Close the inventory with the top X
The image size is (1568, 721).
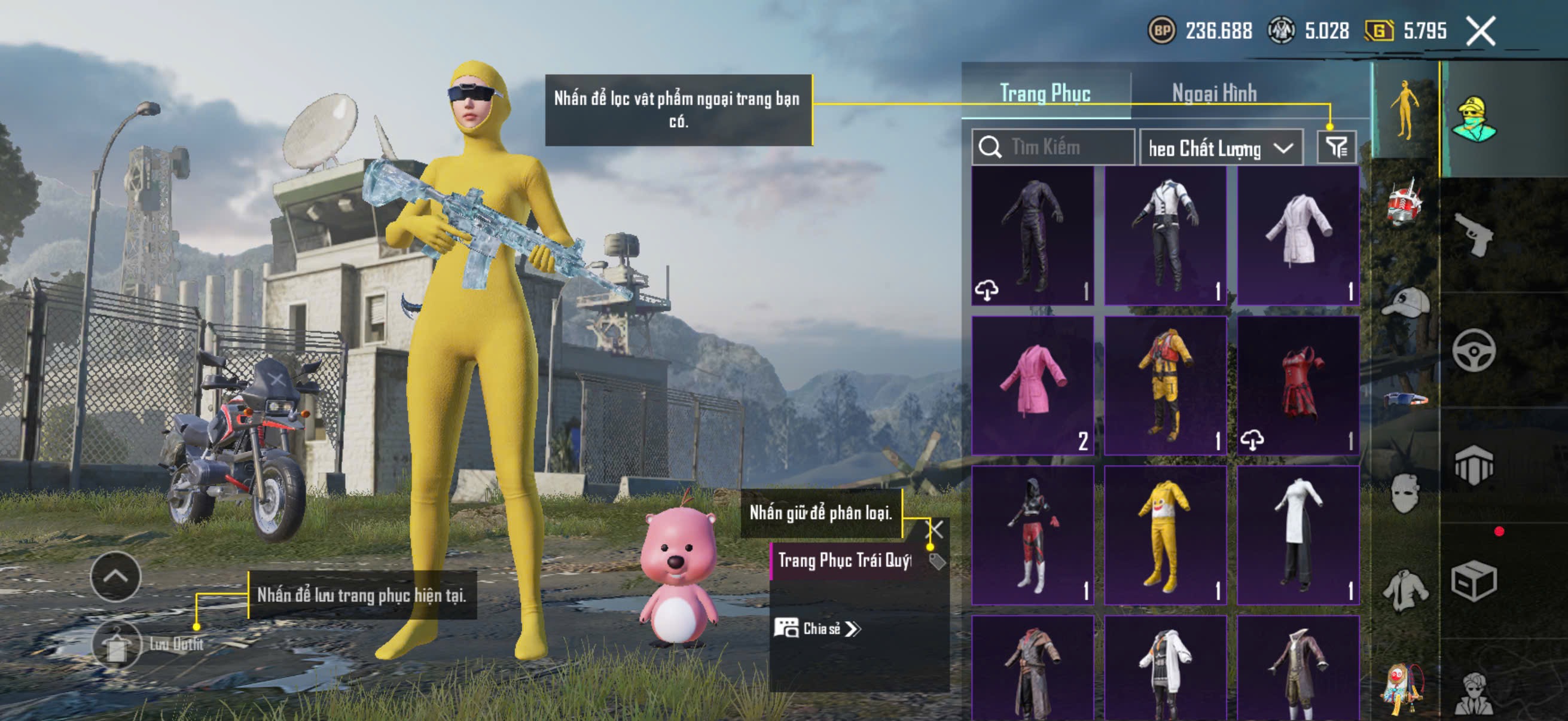click(x=1480, y=31)
